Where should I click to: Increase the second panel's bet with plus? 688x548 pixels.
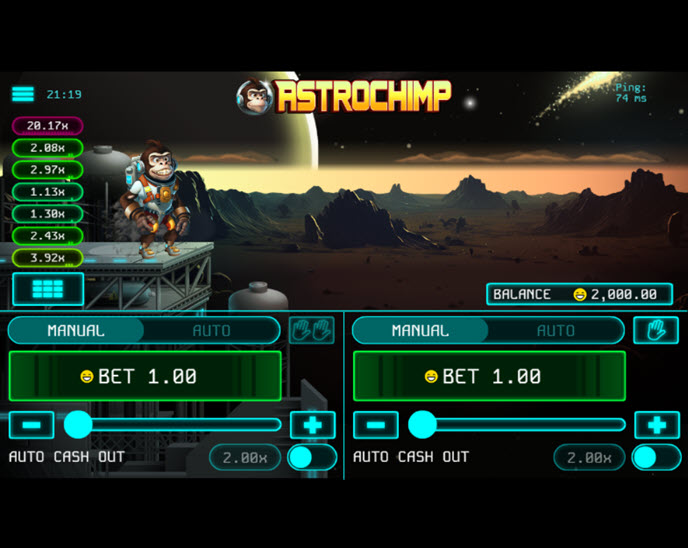click(x=656, y=425)
